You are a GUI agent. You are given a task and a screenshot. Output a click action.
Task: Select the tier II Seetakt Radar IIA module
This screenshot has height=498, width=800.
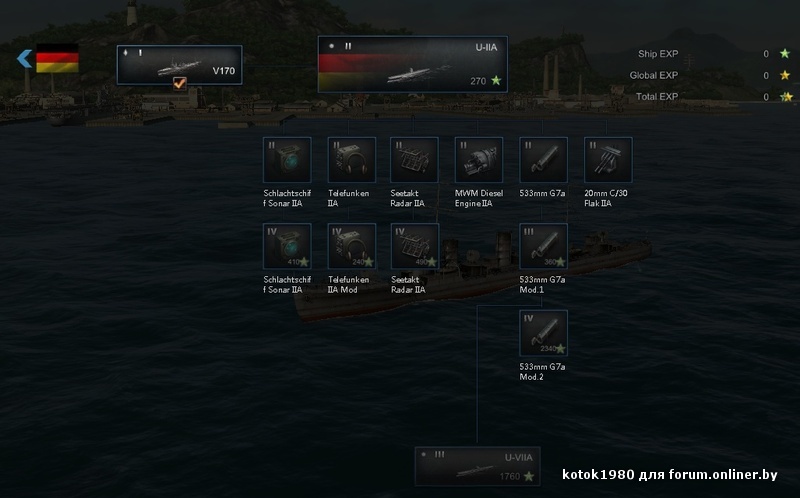pos(414,160)
